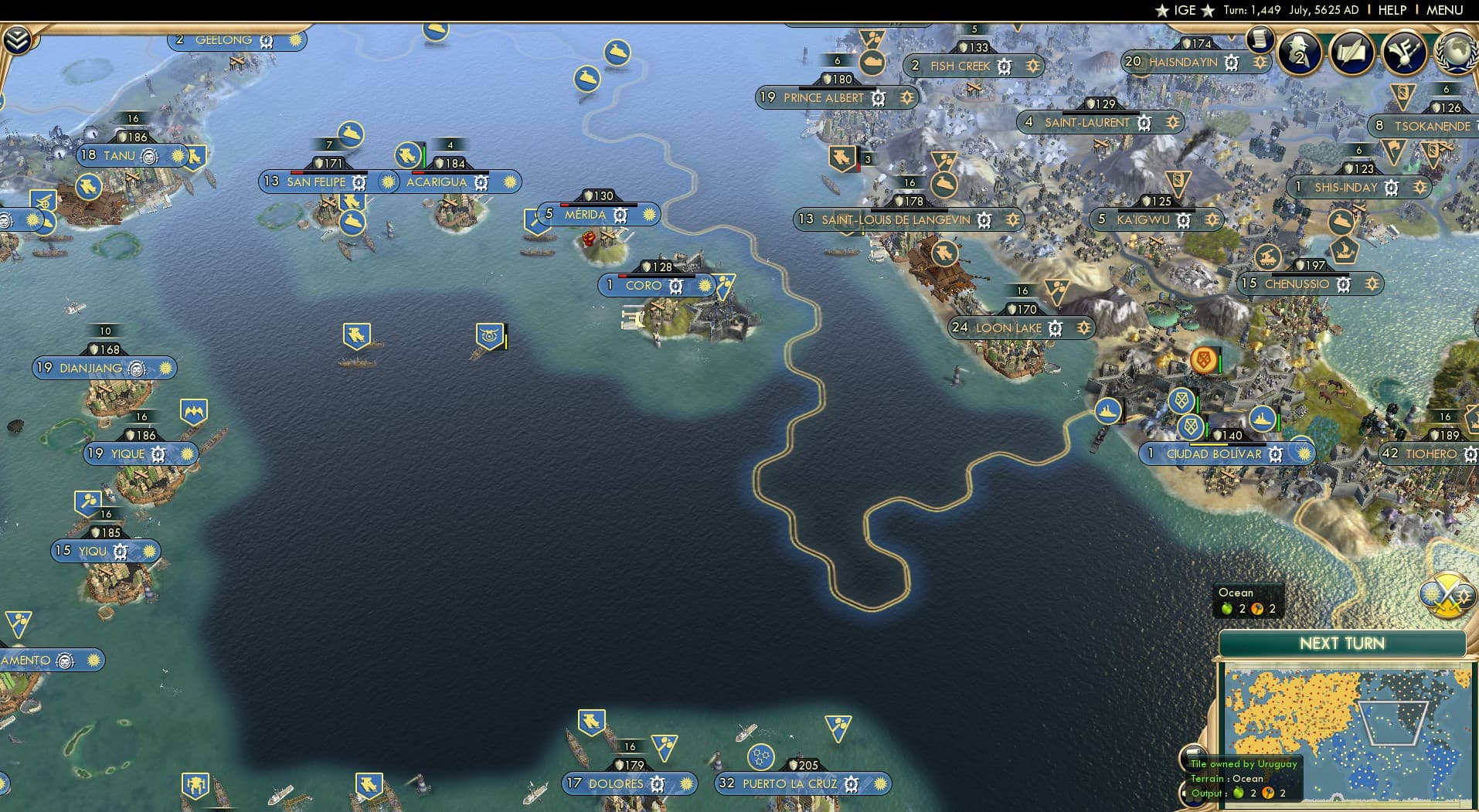The width and height of the screenshot is (1479, 812).
Task: Open the Tourism overview icon
Action: (1405, 53)
